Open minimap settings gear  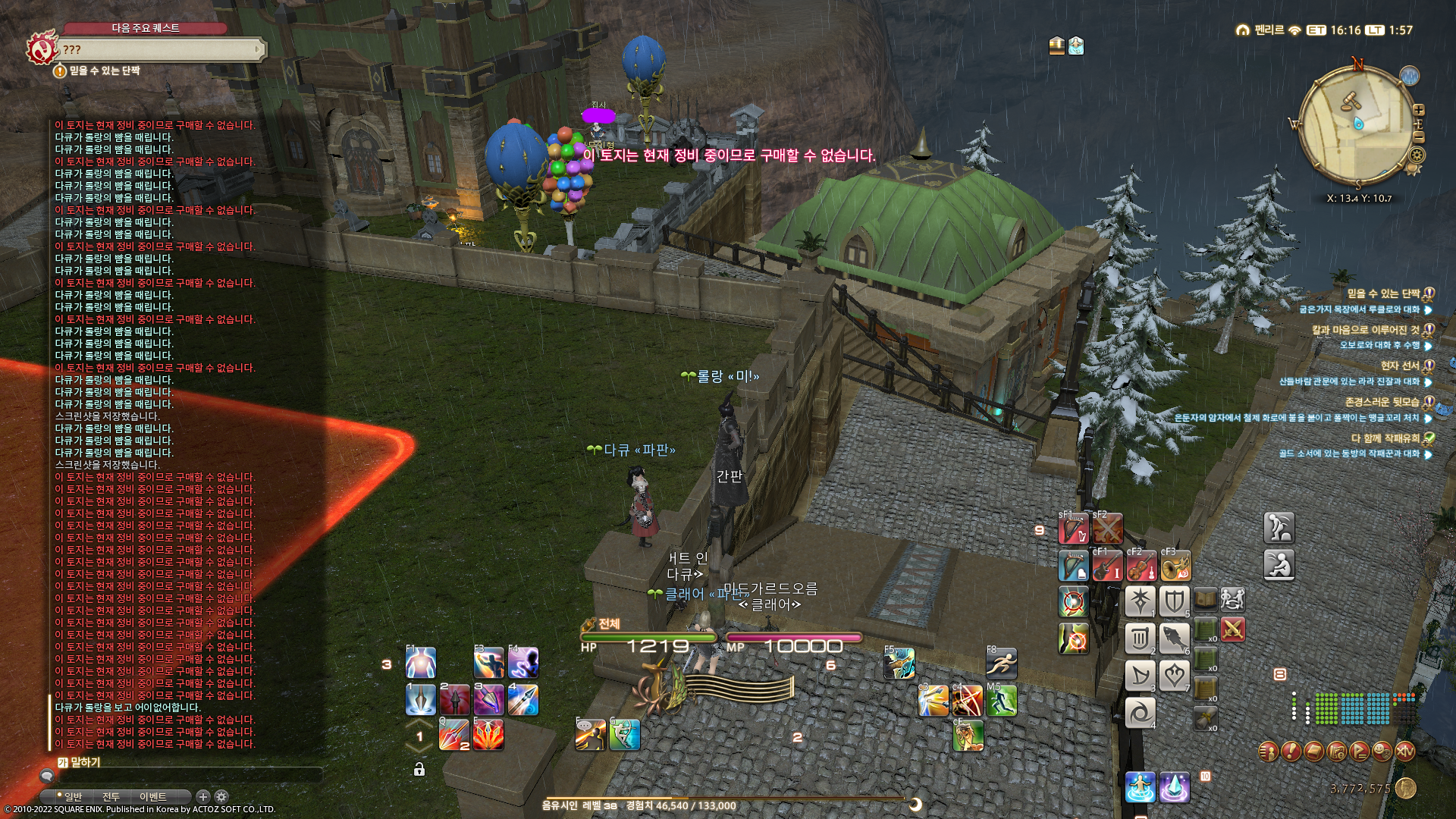pos(1417,155)
